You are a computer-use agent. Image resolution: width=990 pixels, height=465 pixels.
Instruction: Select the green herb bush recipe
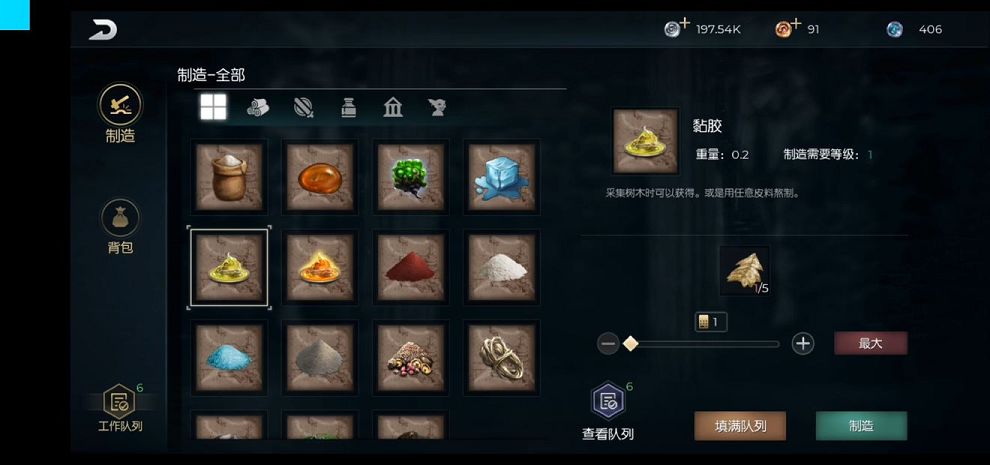[x=410, y=176]
